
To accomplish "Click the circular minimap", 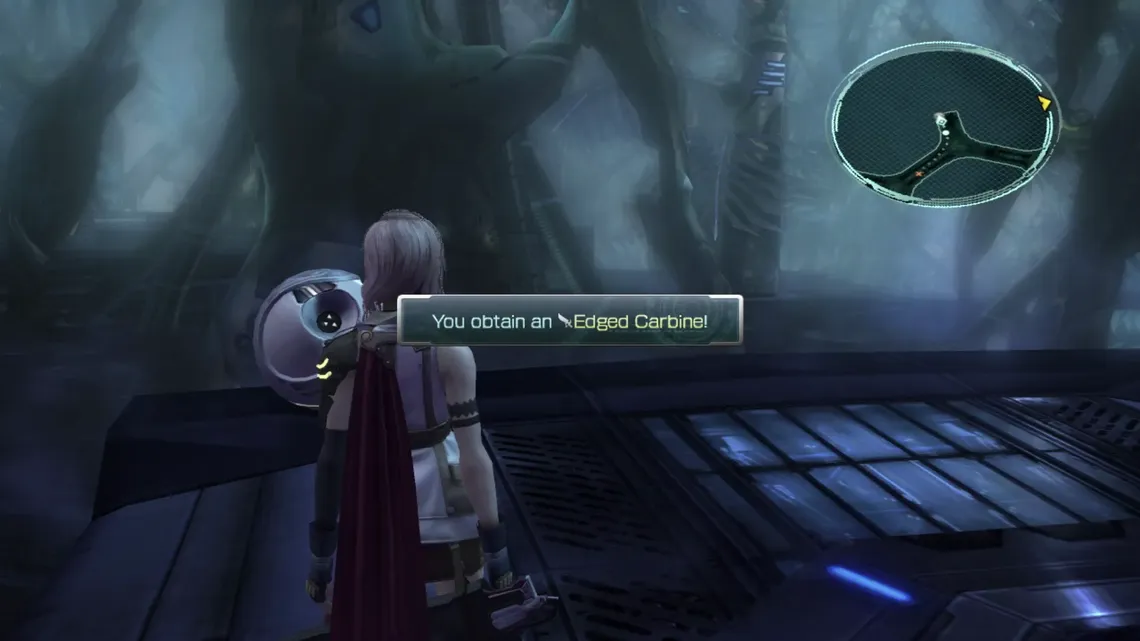I will tap(941, 124).
